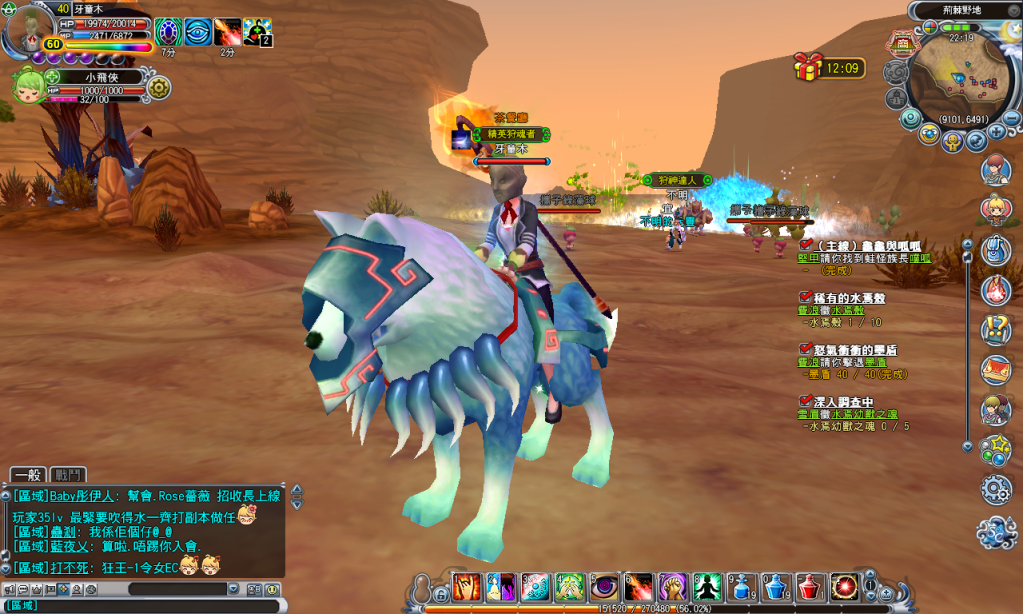Select the 一般 chat tab

coord(28,475)
